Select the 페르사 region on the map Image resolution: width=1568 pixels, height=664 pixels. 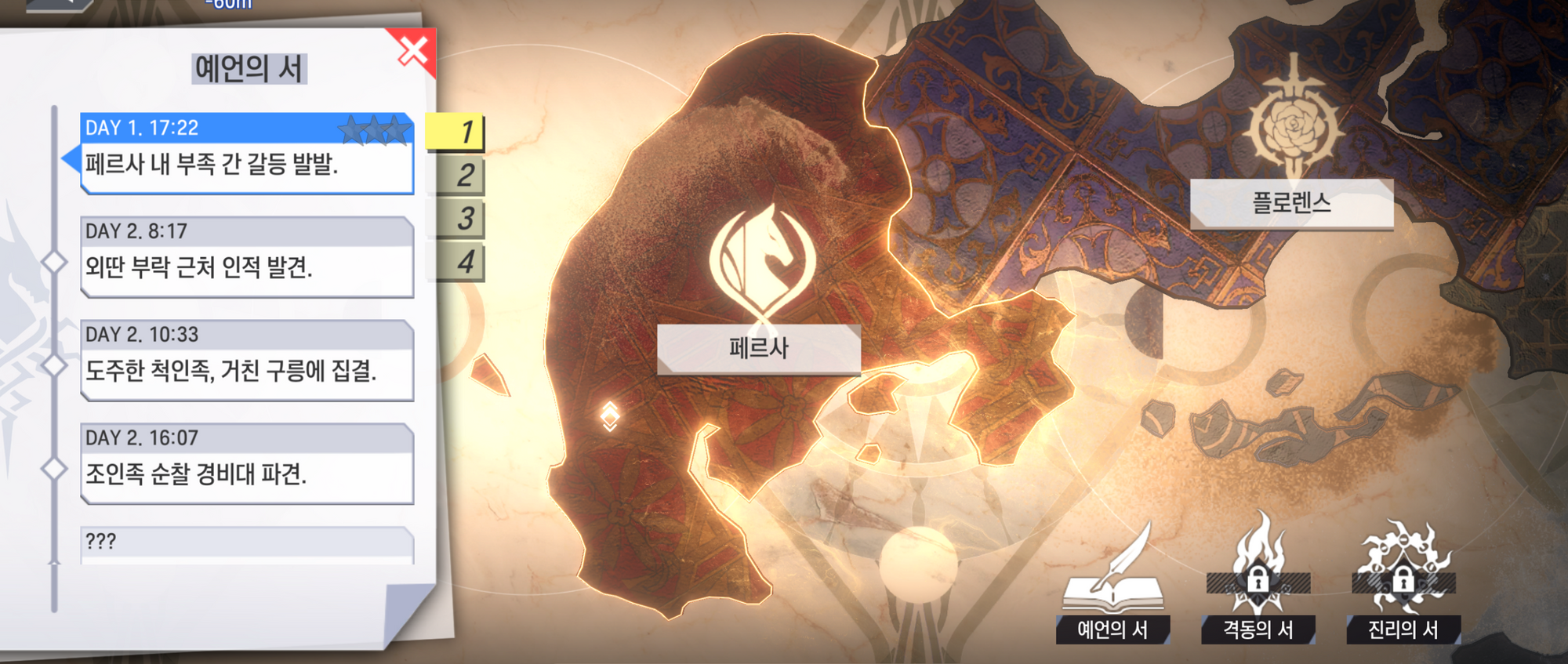pos(758,347)
